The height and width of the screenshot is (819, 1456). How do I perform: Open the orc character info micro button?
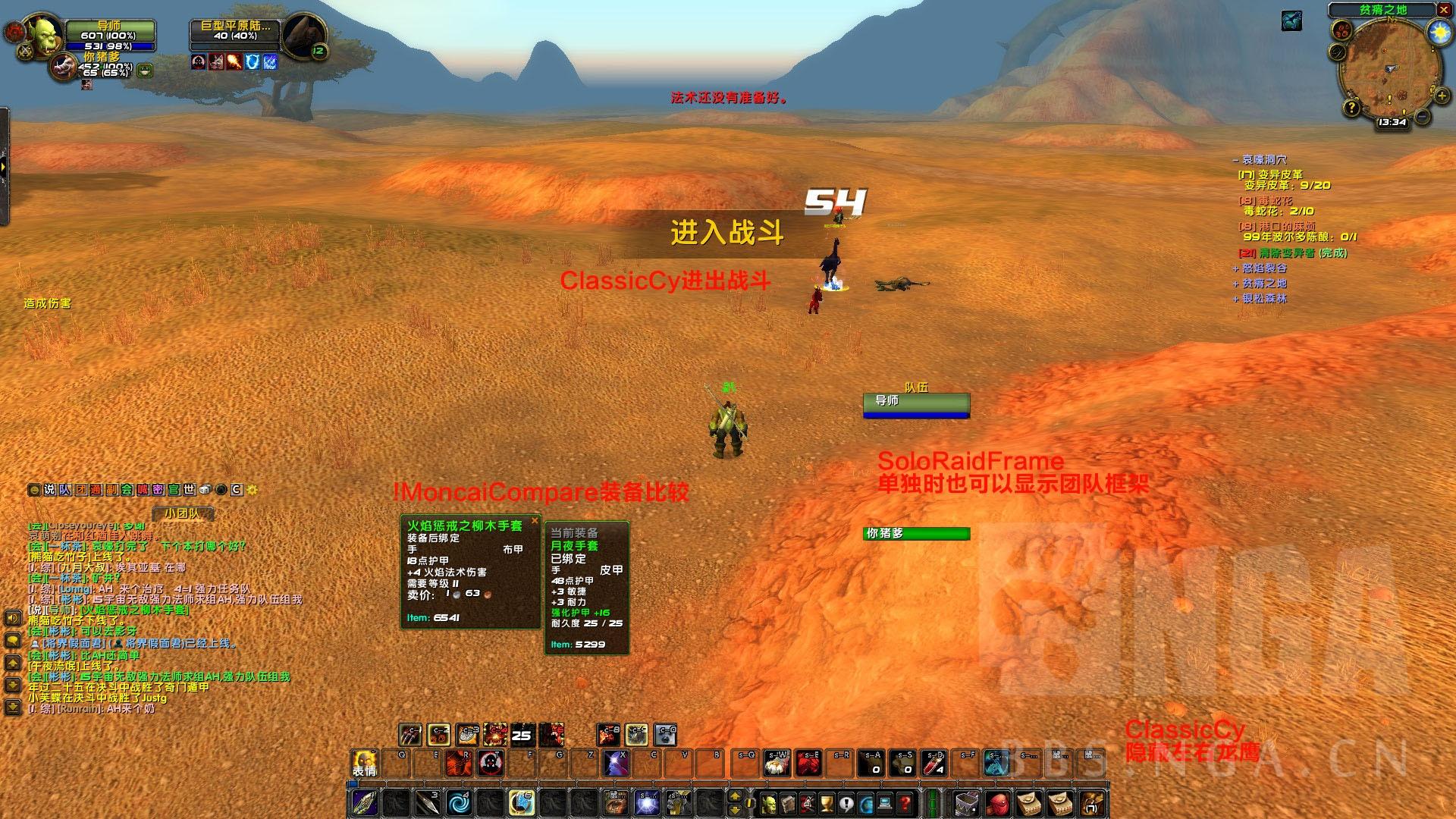click(x=770, y=803)
